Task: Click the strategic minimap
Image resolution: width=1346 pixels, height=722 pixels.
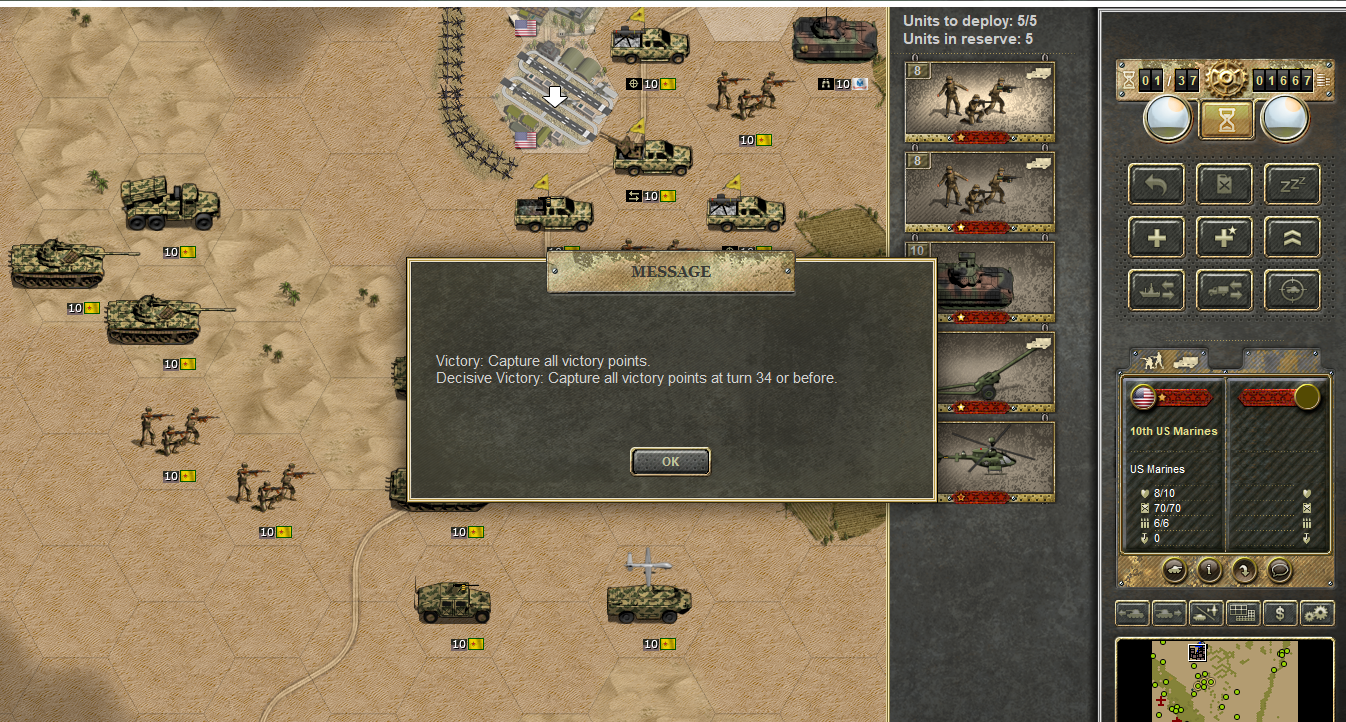Action: pyautogui.click(x=1224, y=680)
